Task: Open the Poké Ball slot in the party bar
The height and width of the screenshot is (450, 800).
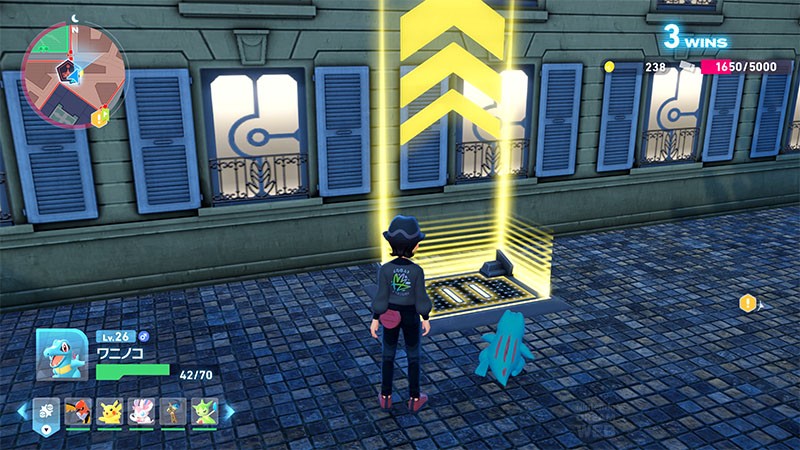Action: coord(46,411)
